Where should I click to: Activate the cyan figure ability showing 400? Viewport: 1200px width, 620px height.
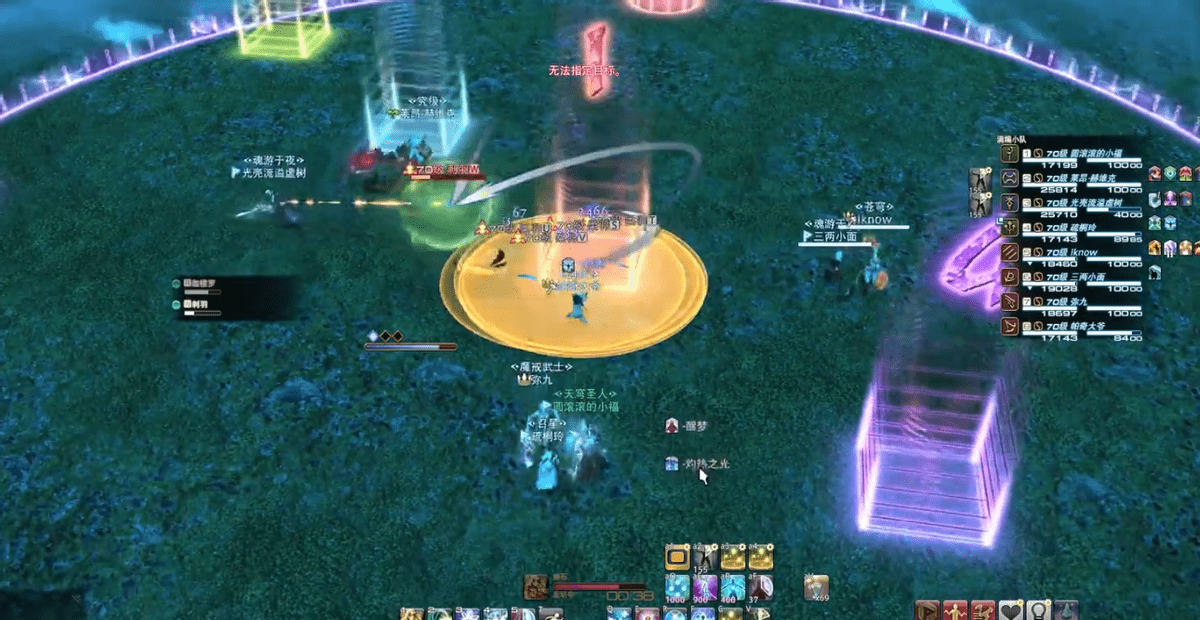(x=733, y=587)
